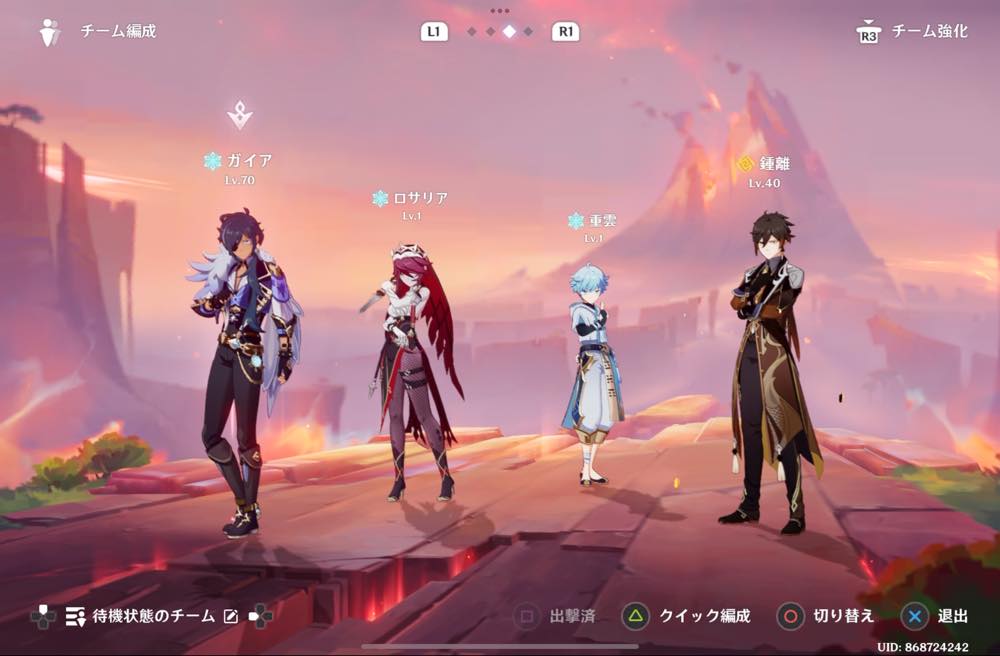Viewport: 1000px width, 656px height.
Task: Click the チーム編成 party setup title
Action: tap(118, 31)
